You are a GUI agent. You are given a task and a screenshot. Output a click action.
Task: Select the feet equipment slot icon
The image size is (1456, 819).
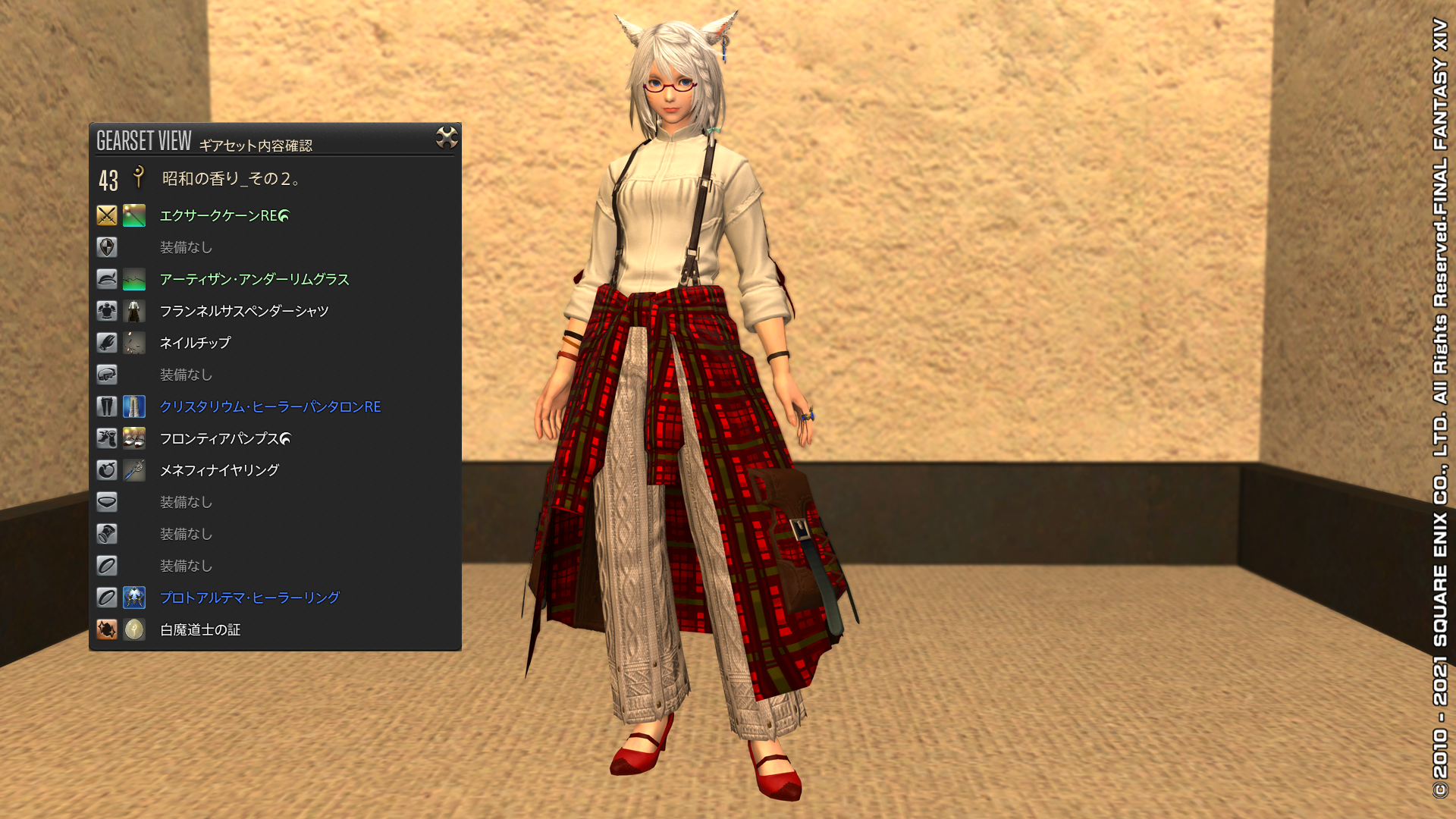click(106, 438)
